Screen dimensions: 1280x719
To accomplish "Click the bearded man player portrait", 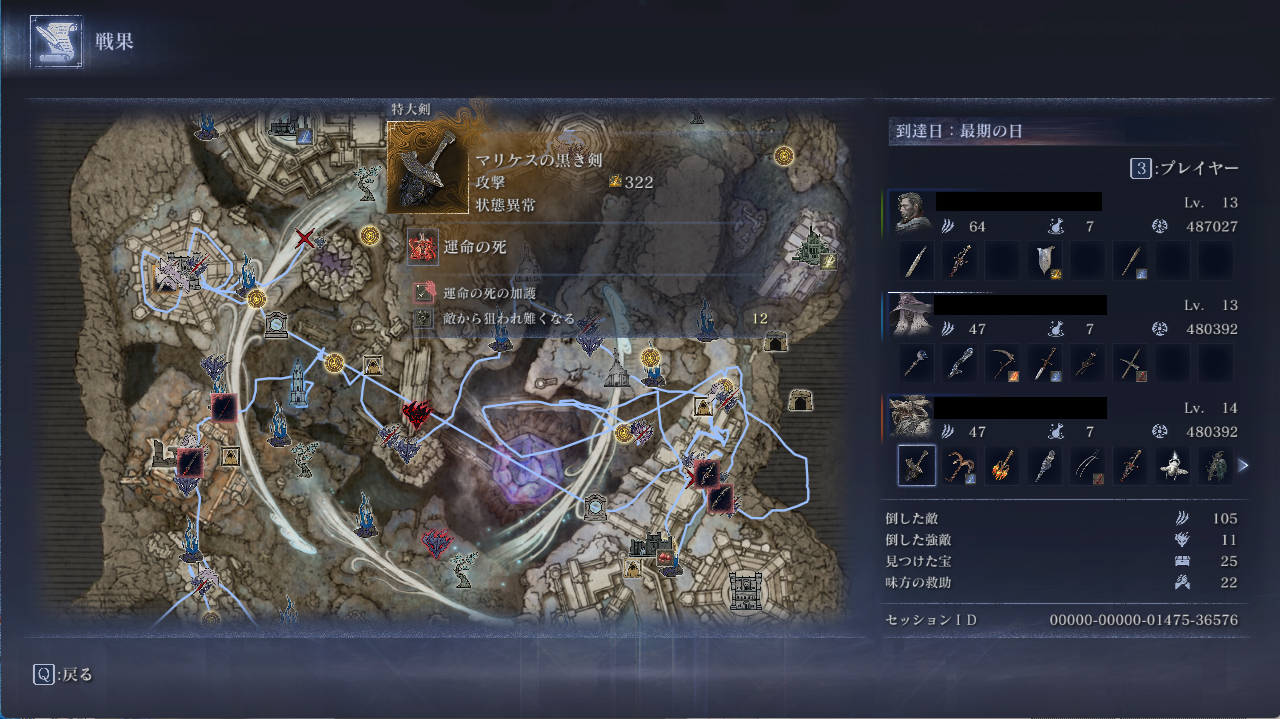I will 909,212.
